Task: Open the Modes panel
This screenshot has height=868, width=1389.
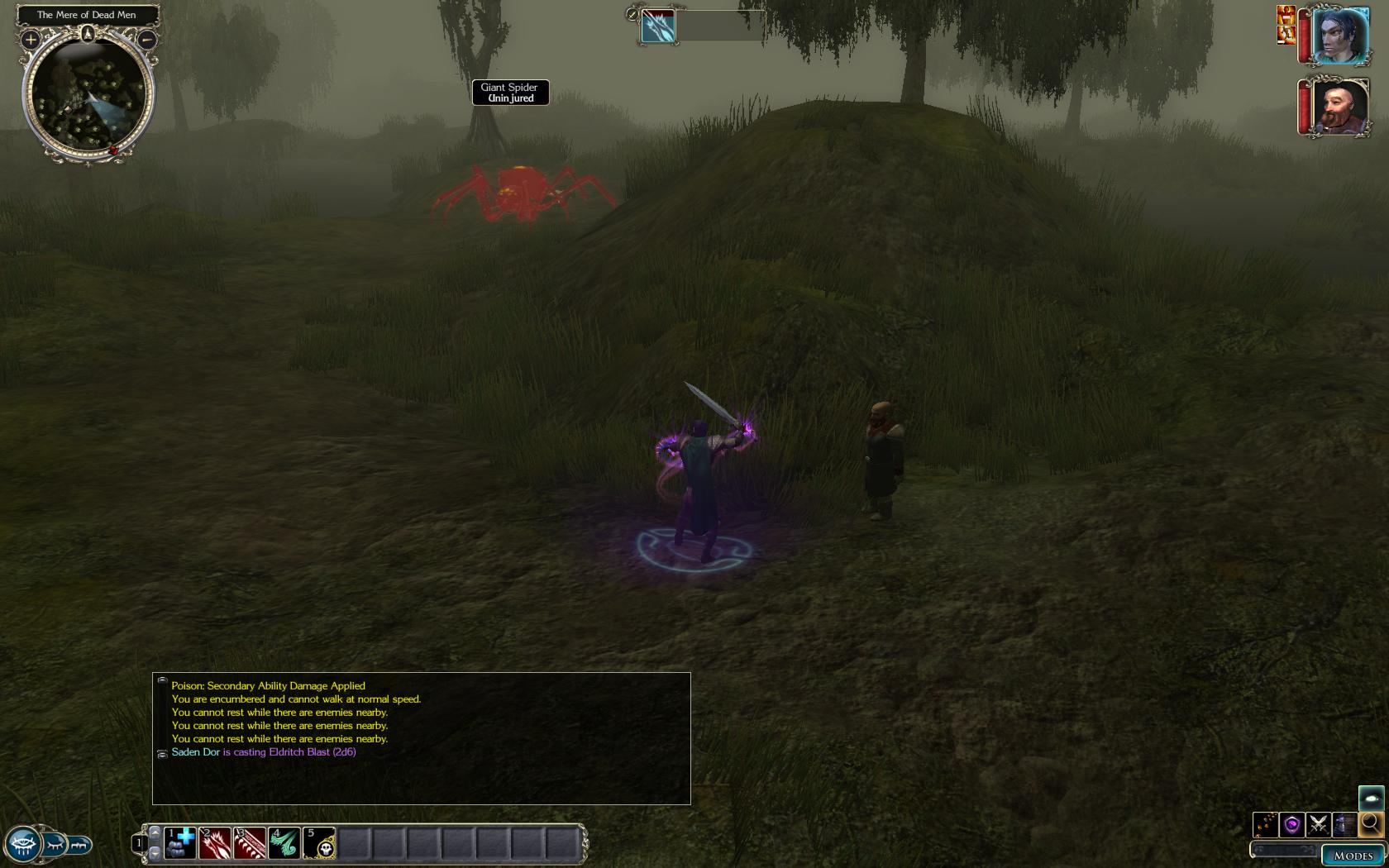Action: point(1353,856)
